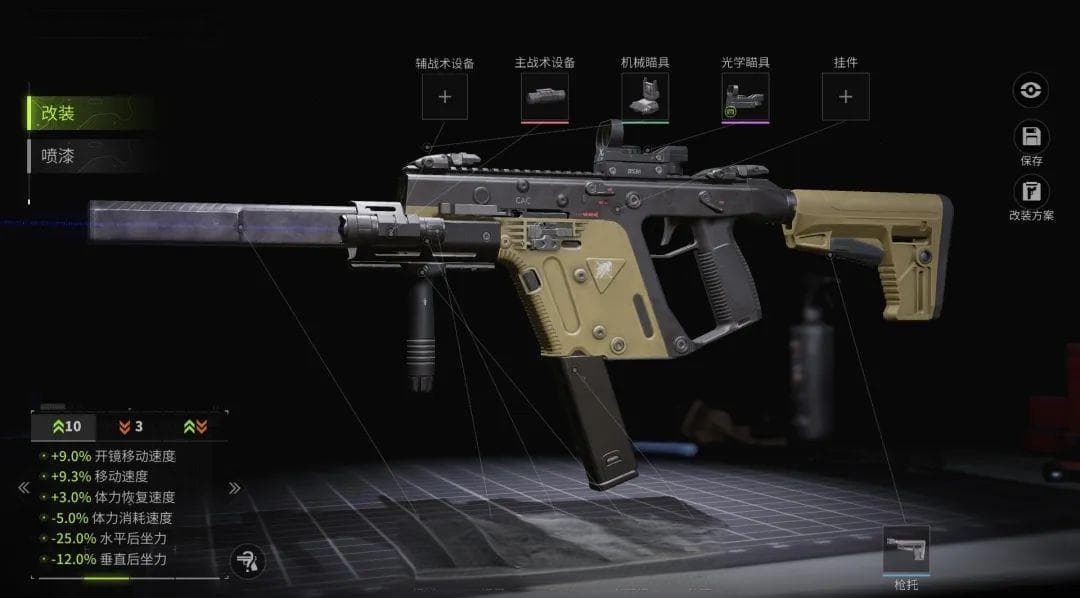Choose the 光学瞄具 optical sight slot
The height and width of the screenshot is (598, 1080).
[745, 96]
